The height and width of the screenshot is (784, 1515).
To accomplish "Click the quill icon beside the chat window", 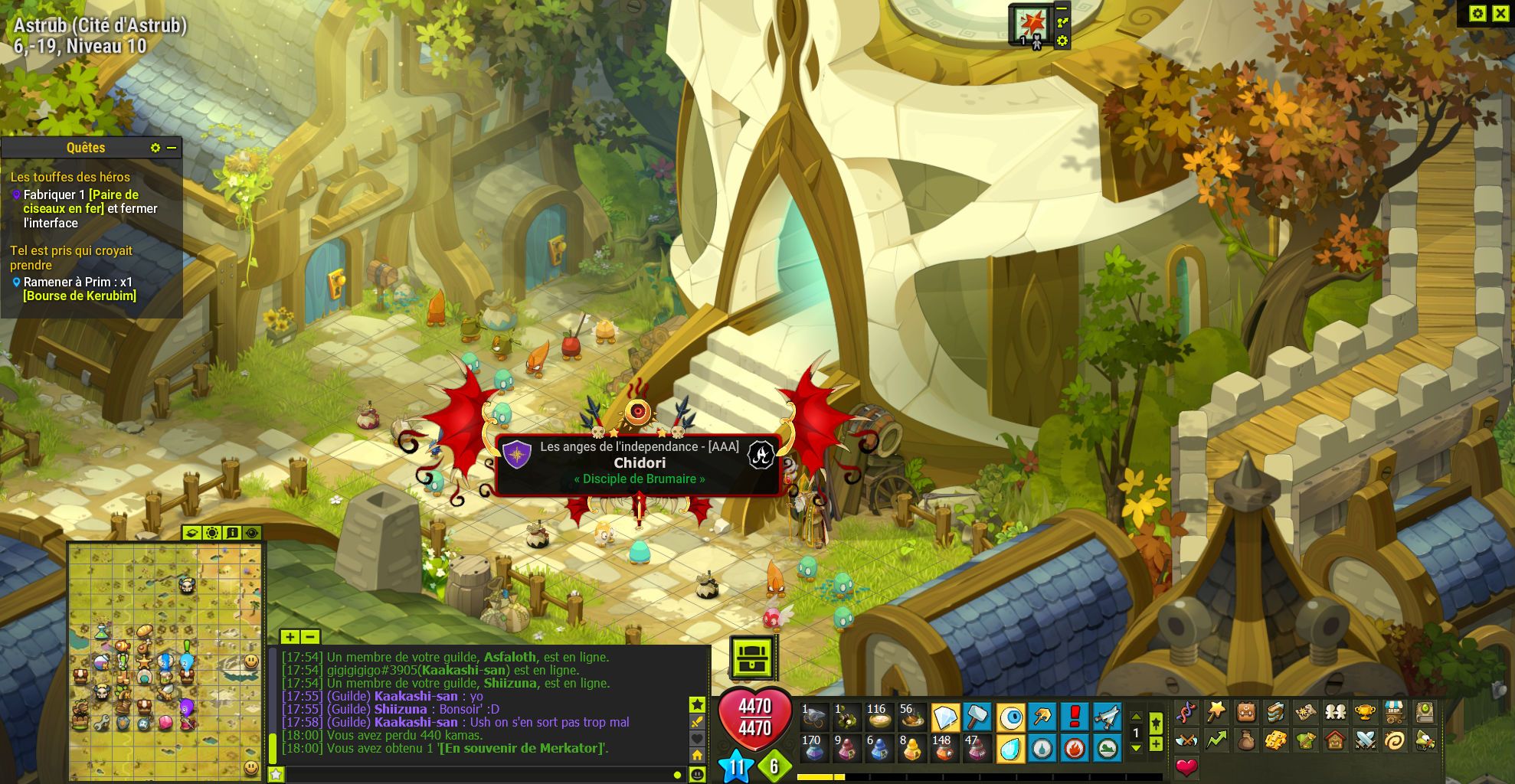I will tap(698, 722).
